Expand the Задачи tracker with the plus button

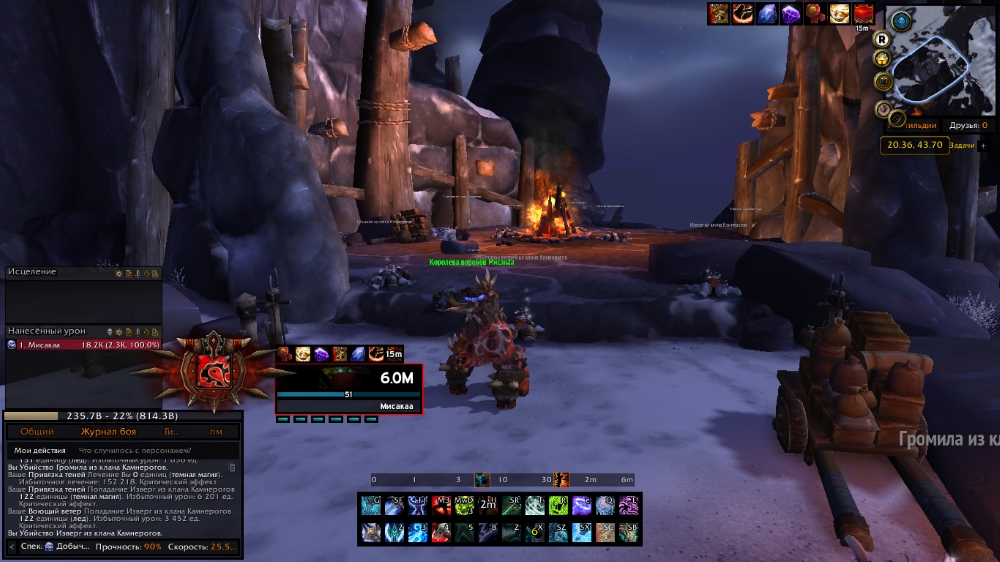[982, 145]
